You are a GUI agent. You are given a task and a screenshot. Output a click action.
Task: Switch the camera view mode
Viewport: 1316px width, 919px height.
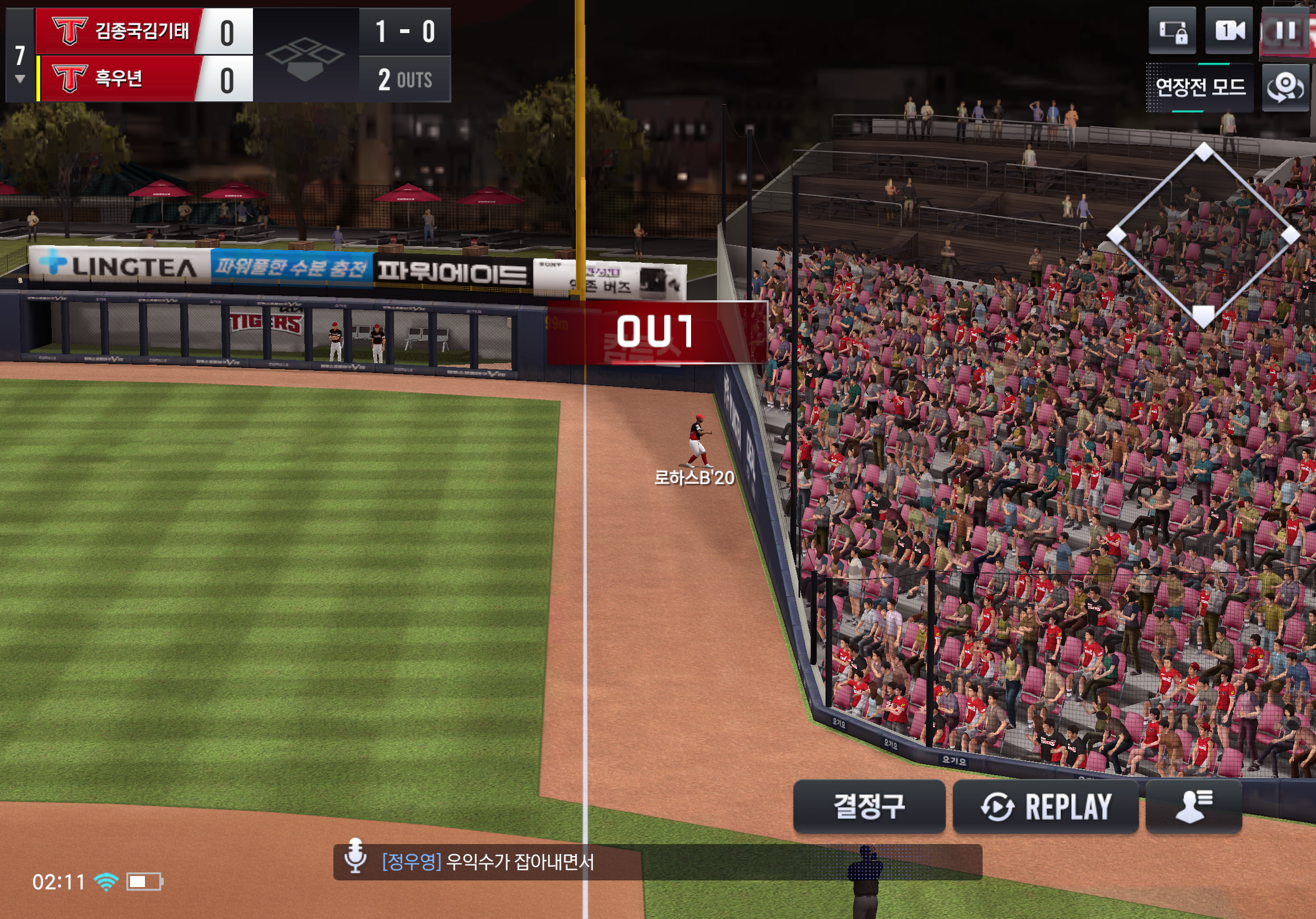point(1228,31)
